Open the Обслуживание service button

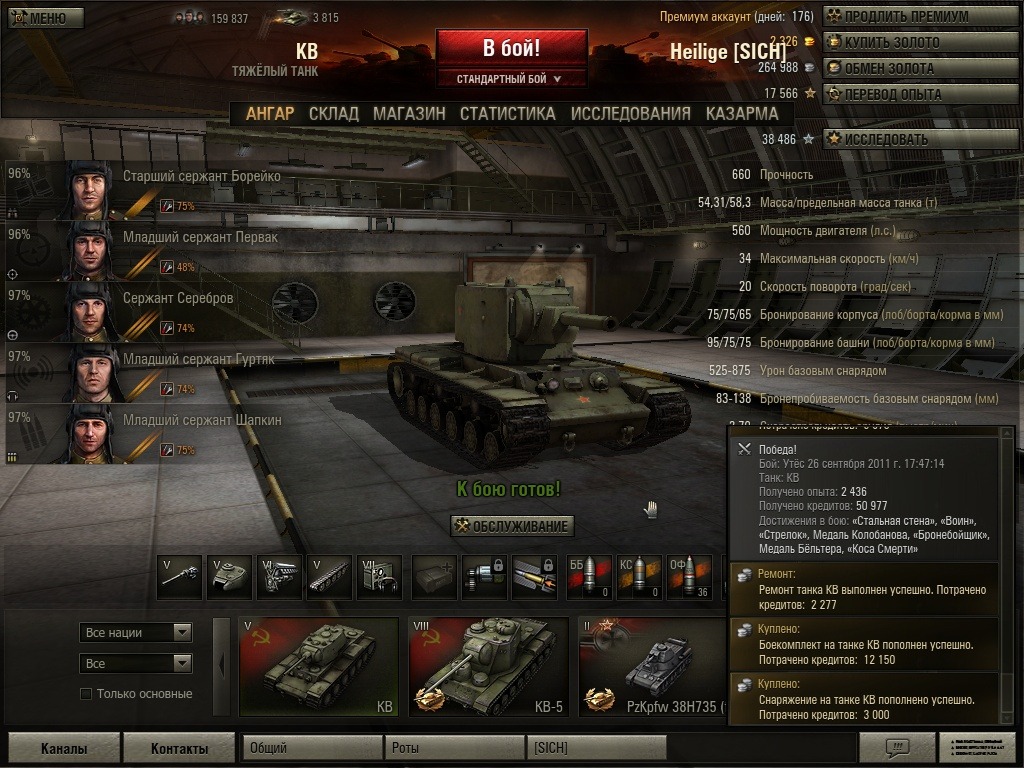[x=512, y=526]
